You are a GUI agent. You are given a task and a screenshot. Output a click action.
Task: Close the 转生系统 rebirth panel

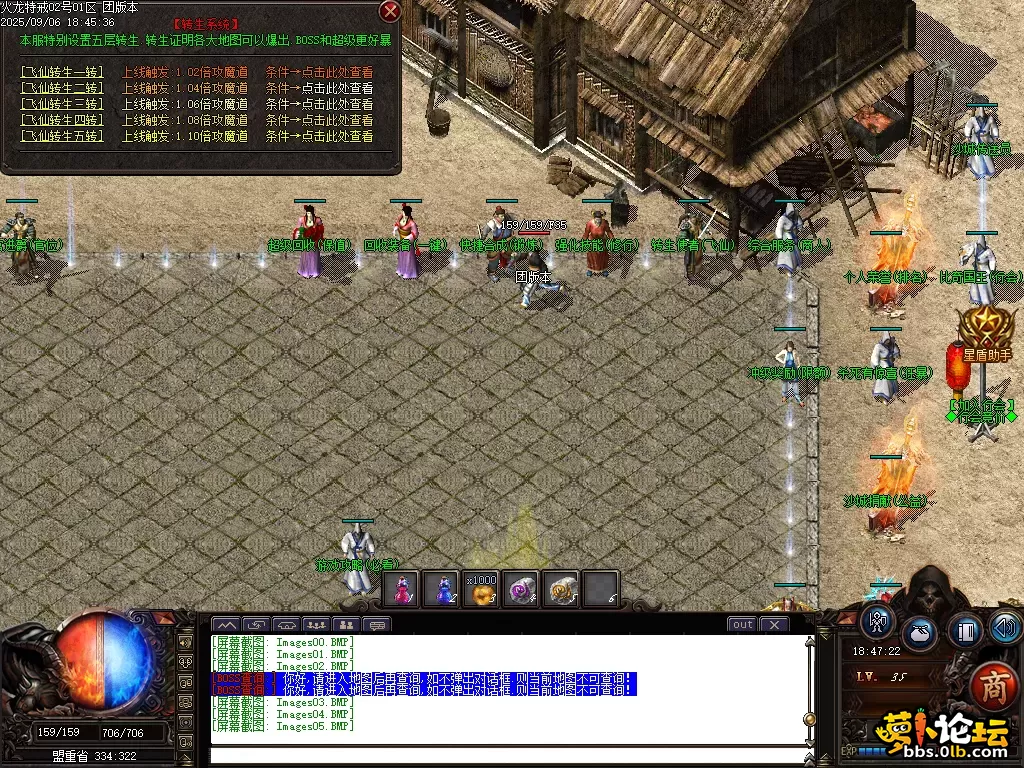(390, 11)
